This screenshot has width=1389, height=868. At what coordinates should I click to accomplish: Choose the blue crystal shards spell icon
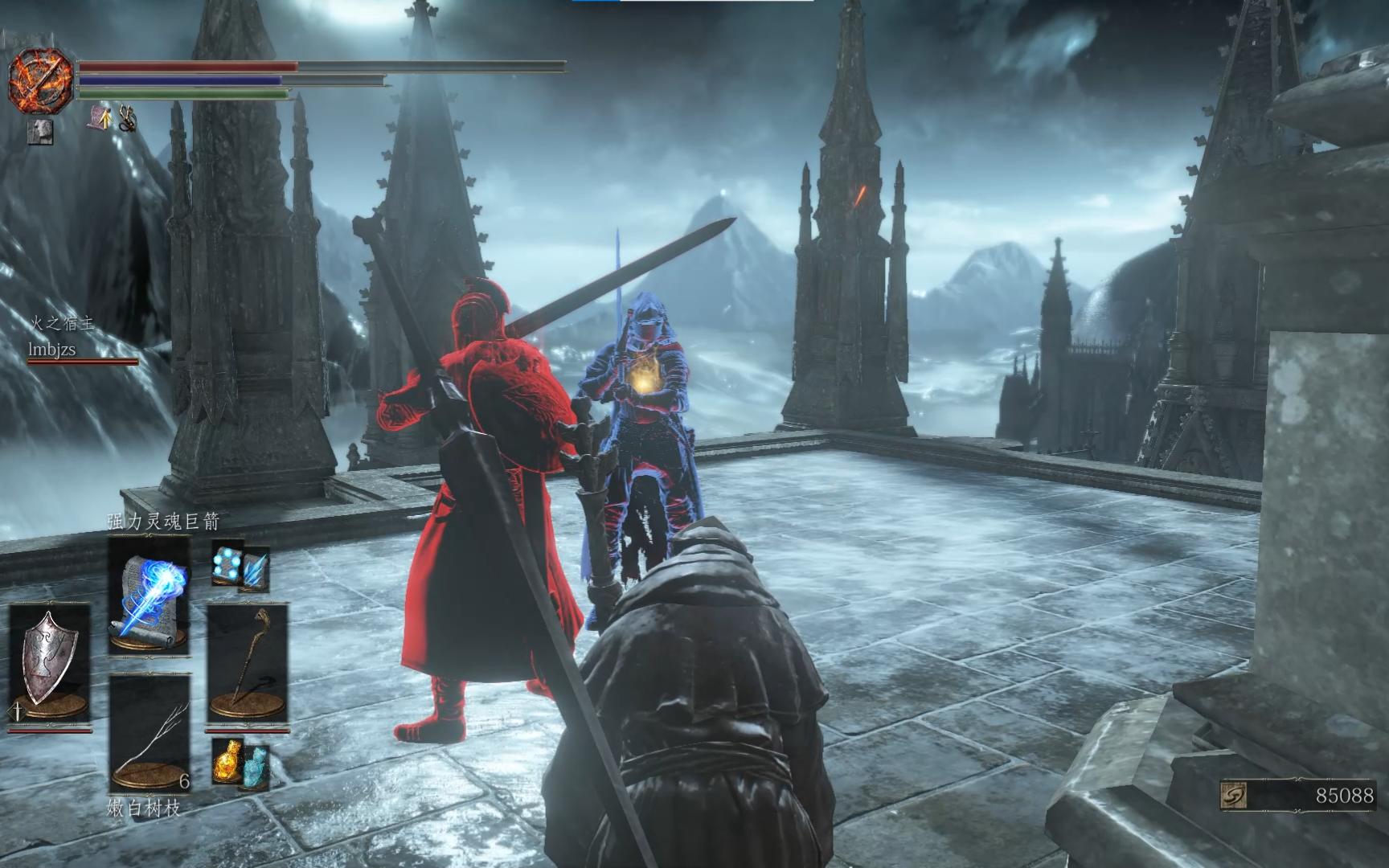pyautogui.click(x=256, y=569)
